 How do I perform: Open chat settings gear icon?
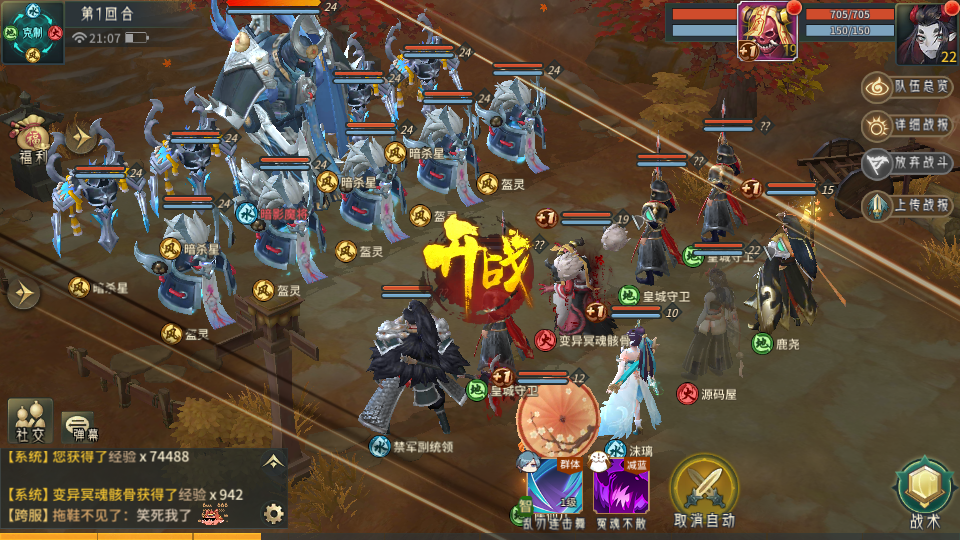273,514
